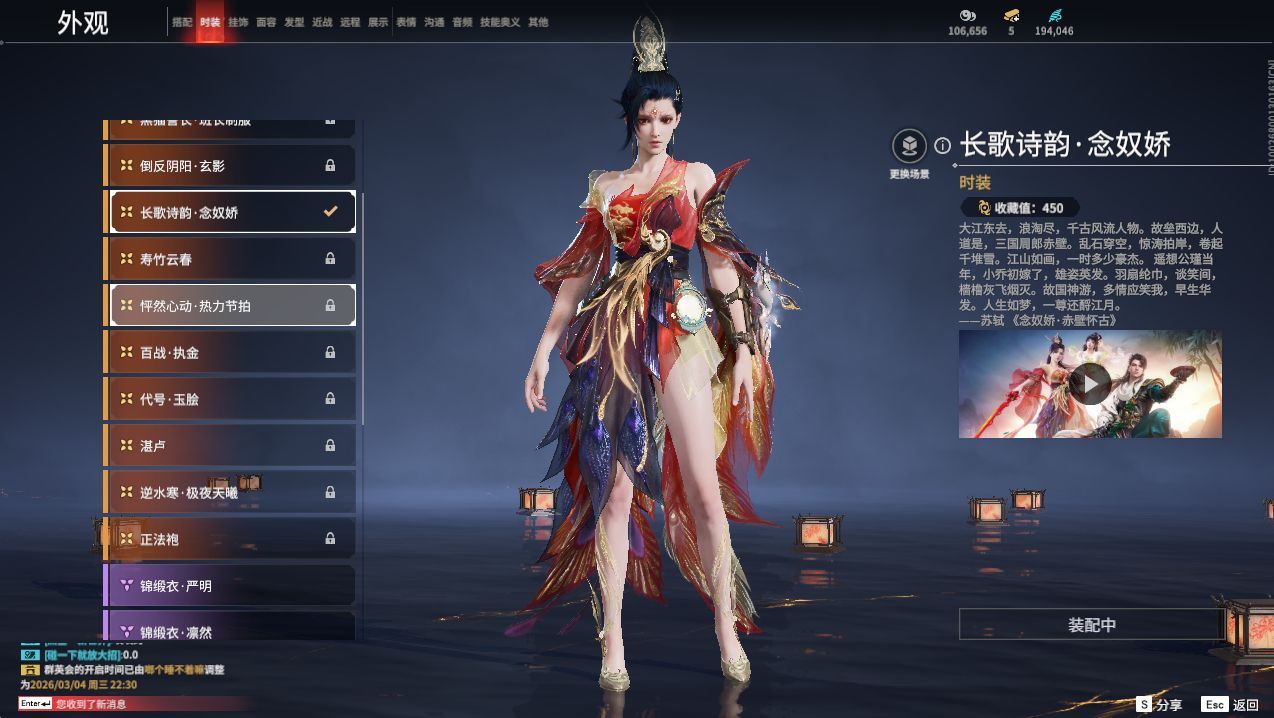Choose the 寿竹云春 outfit entry
The image size is (1274, 718).
tap(230, 259)
